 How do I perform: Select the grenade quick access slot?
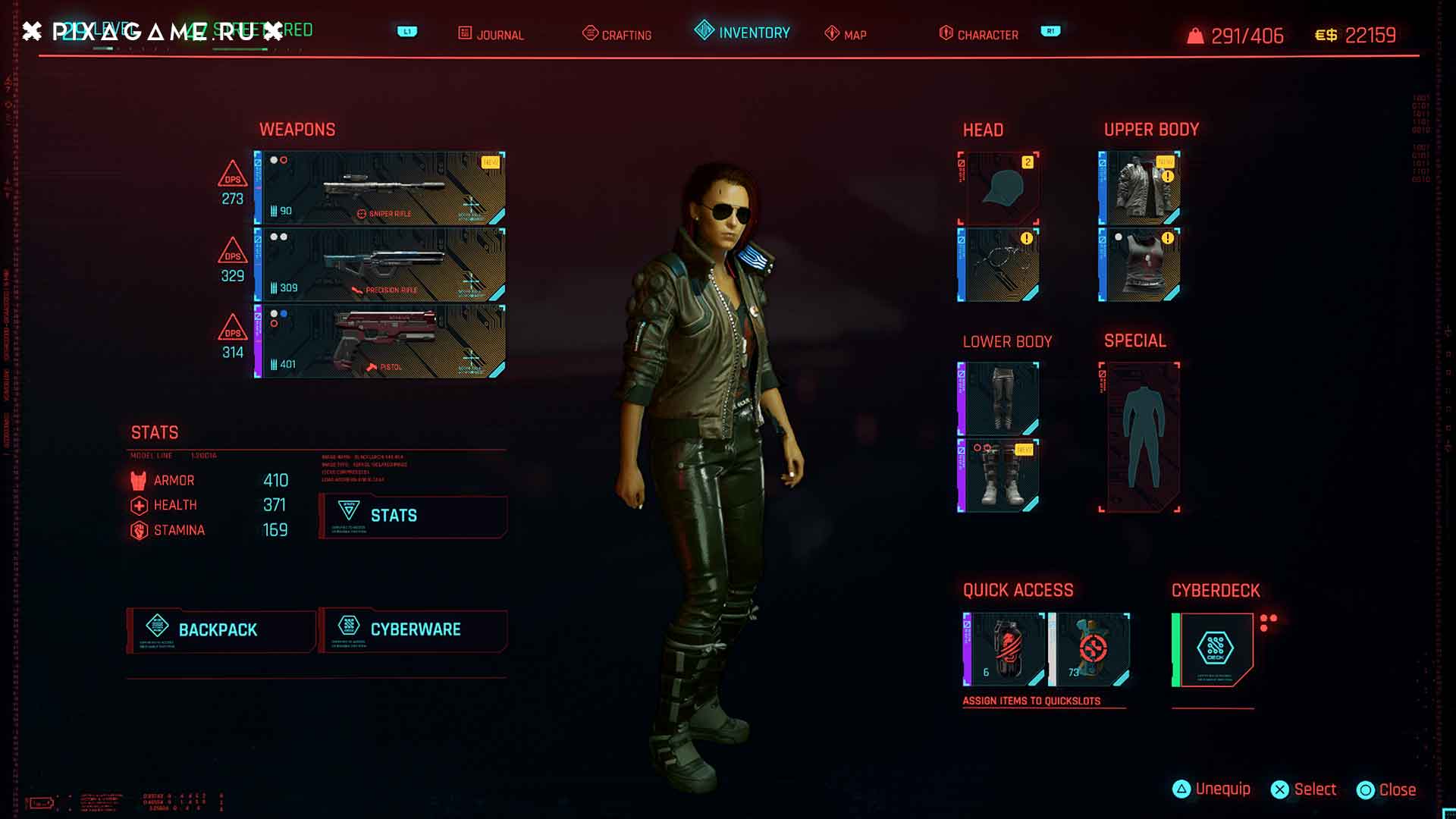coord(1004,649)
